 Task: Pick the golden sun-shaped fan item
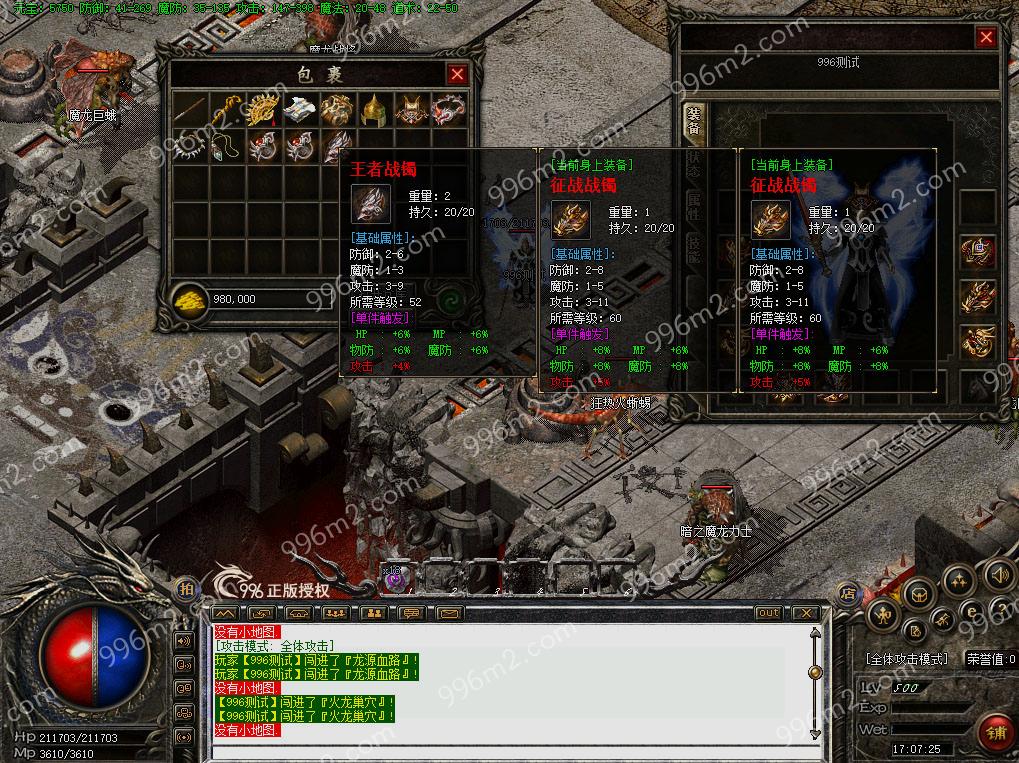(x=263, y=108)
